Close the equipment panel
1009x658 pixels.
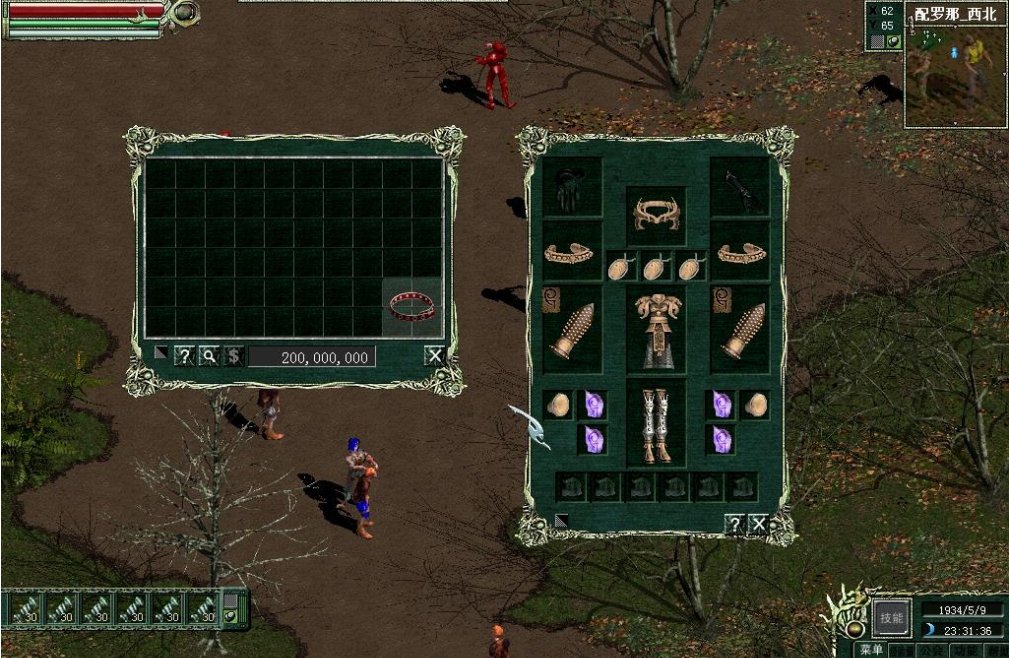pyautogui.click(x=759, y=524)
